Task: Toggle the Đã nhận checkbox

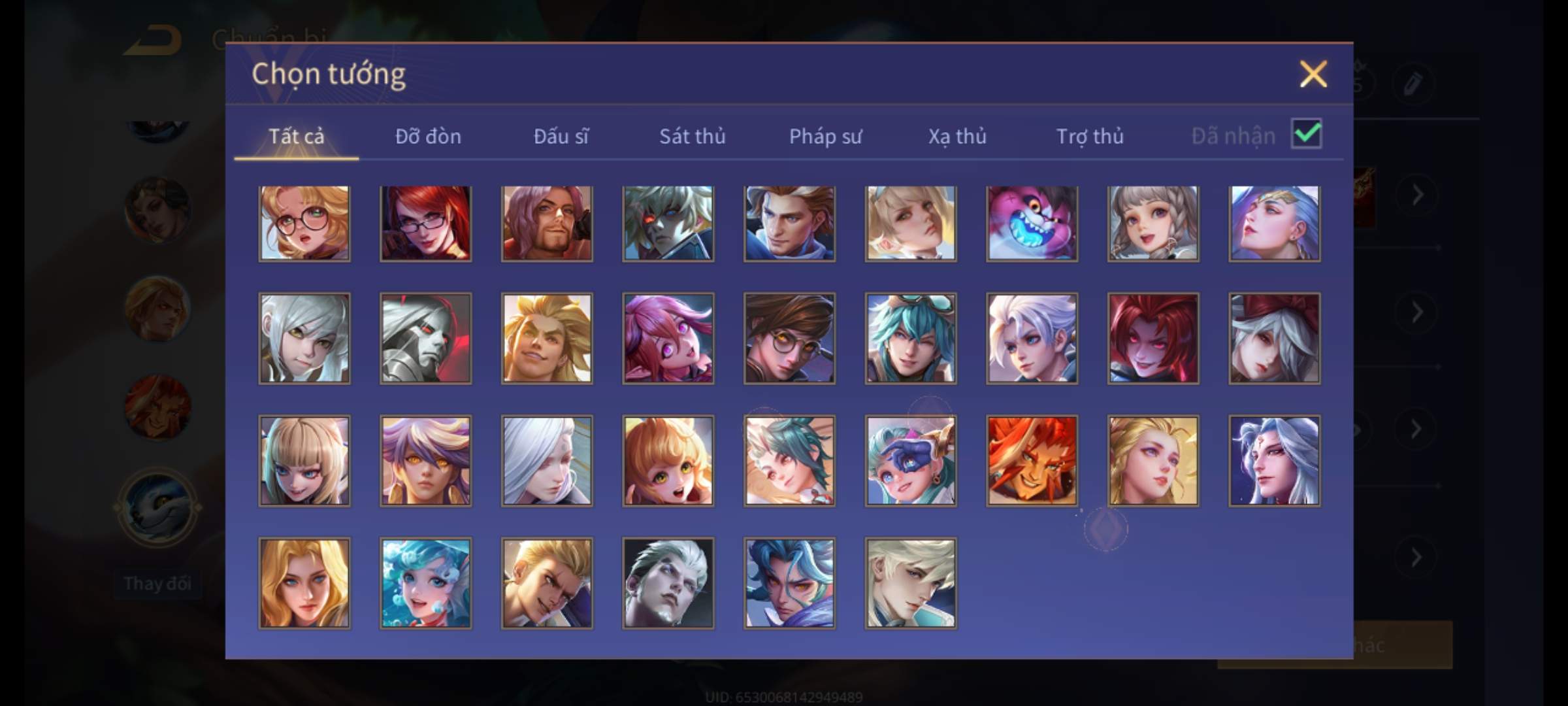Action: pyautogui.click(x=1306, y=134)
